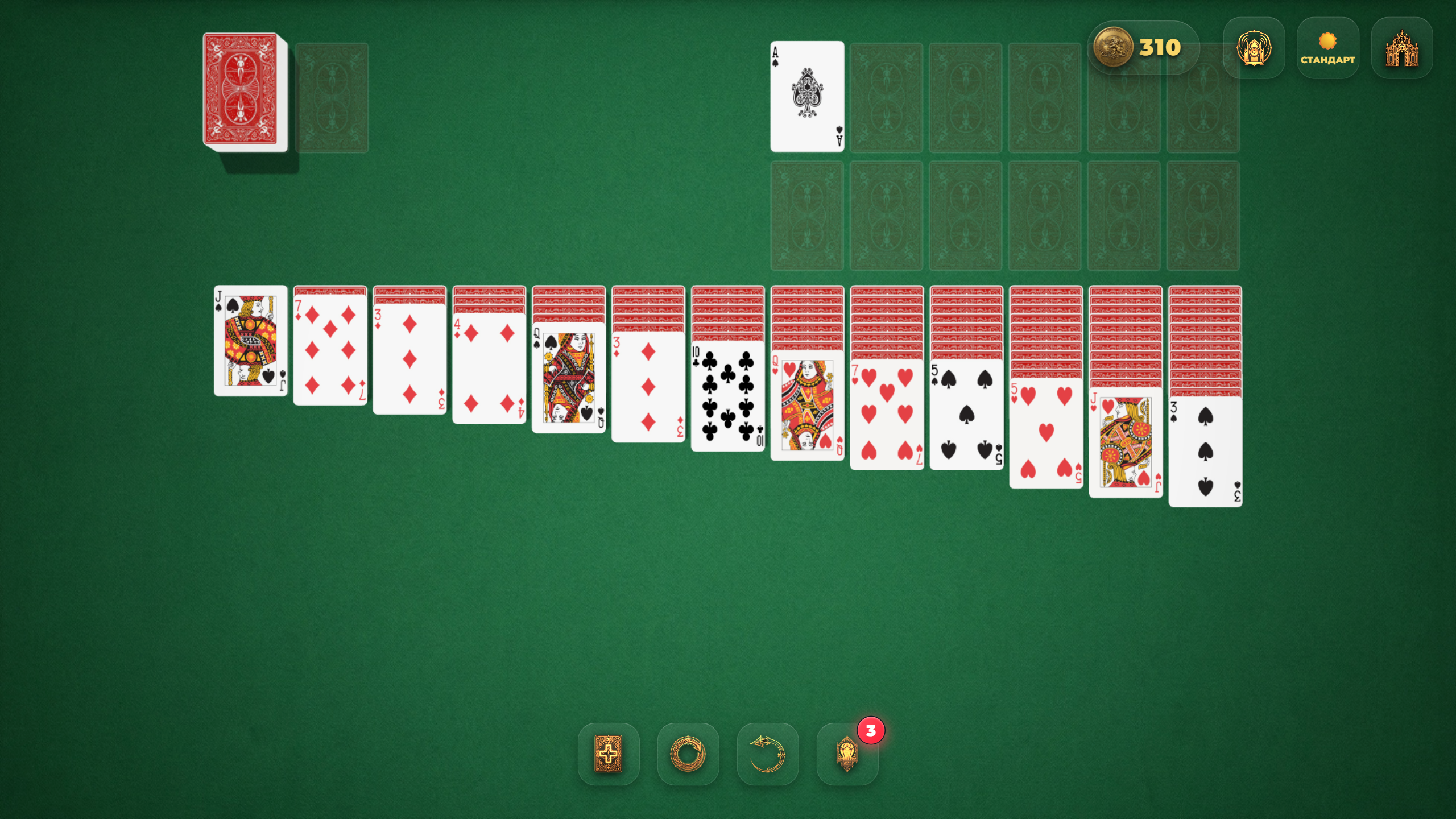This screenshot has width=1456, height=819.
Task: Undo the last move with the back-arrow icon
Action: click(x=768, y=755)
